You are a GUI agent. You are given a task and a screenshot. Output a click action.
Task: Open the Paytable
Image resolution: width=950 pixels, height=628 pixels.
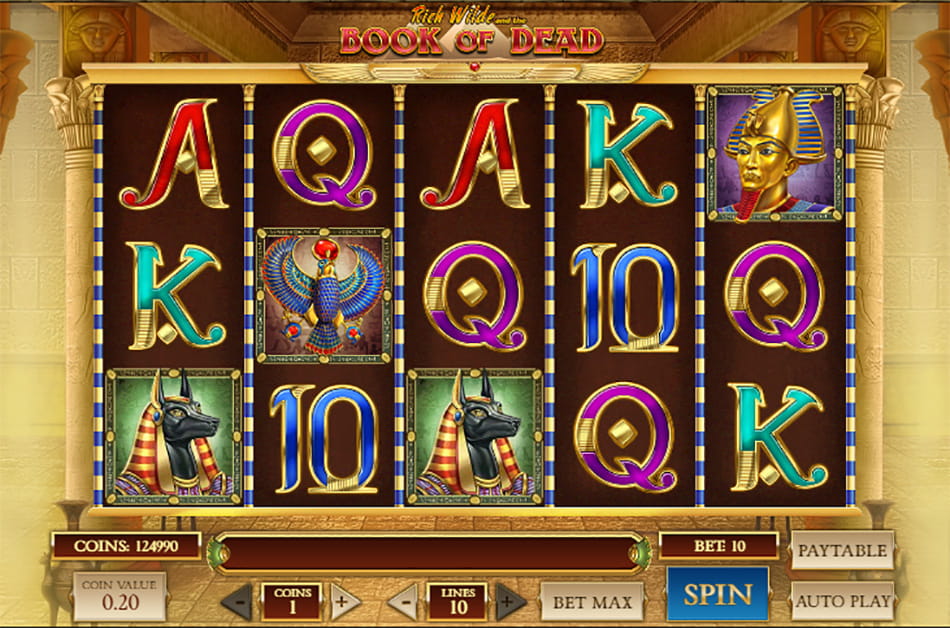(x=842, y=550)
